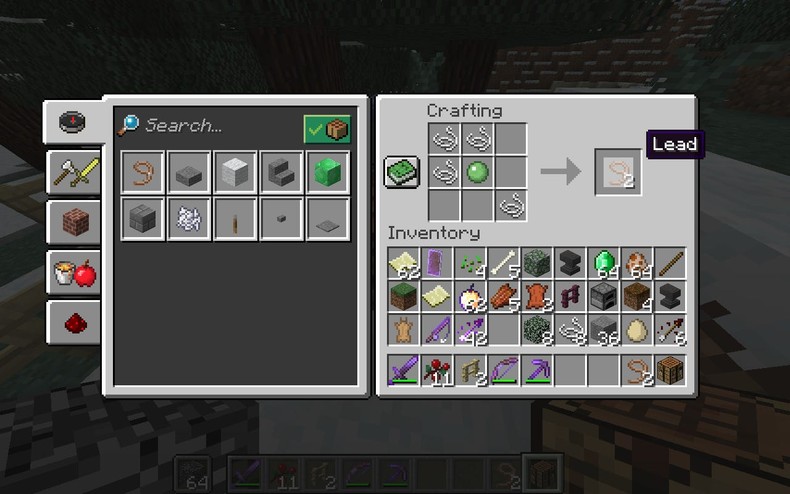Choose the stone stairs recipe

click(x=281, y=172)
